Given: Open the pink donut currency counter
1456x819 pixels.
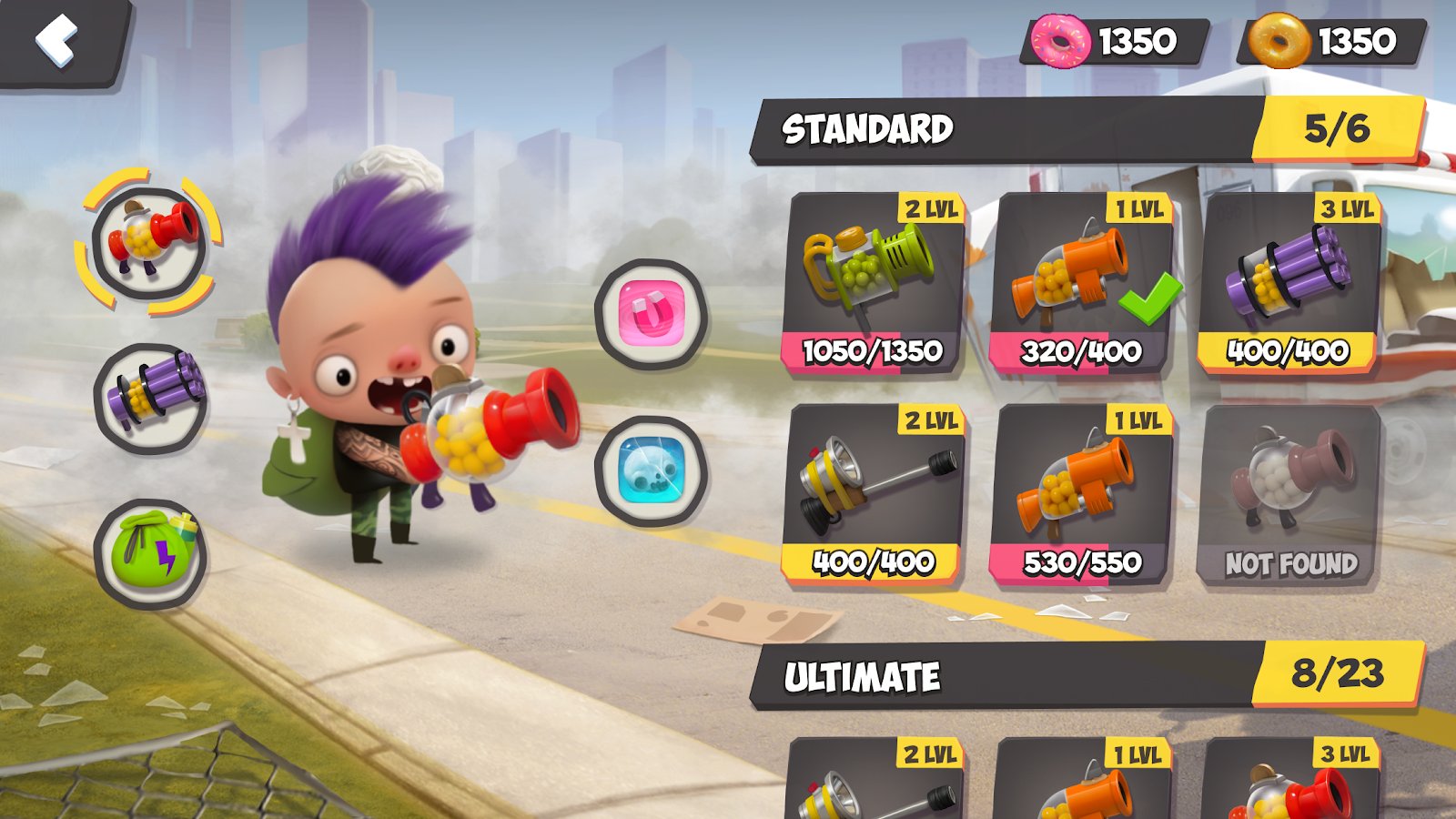Looking at the screenshot, I should click(1116, 41).
